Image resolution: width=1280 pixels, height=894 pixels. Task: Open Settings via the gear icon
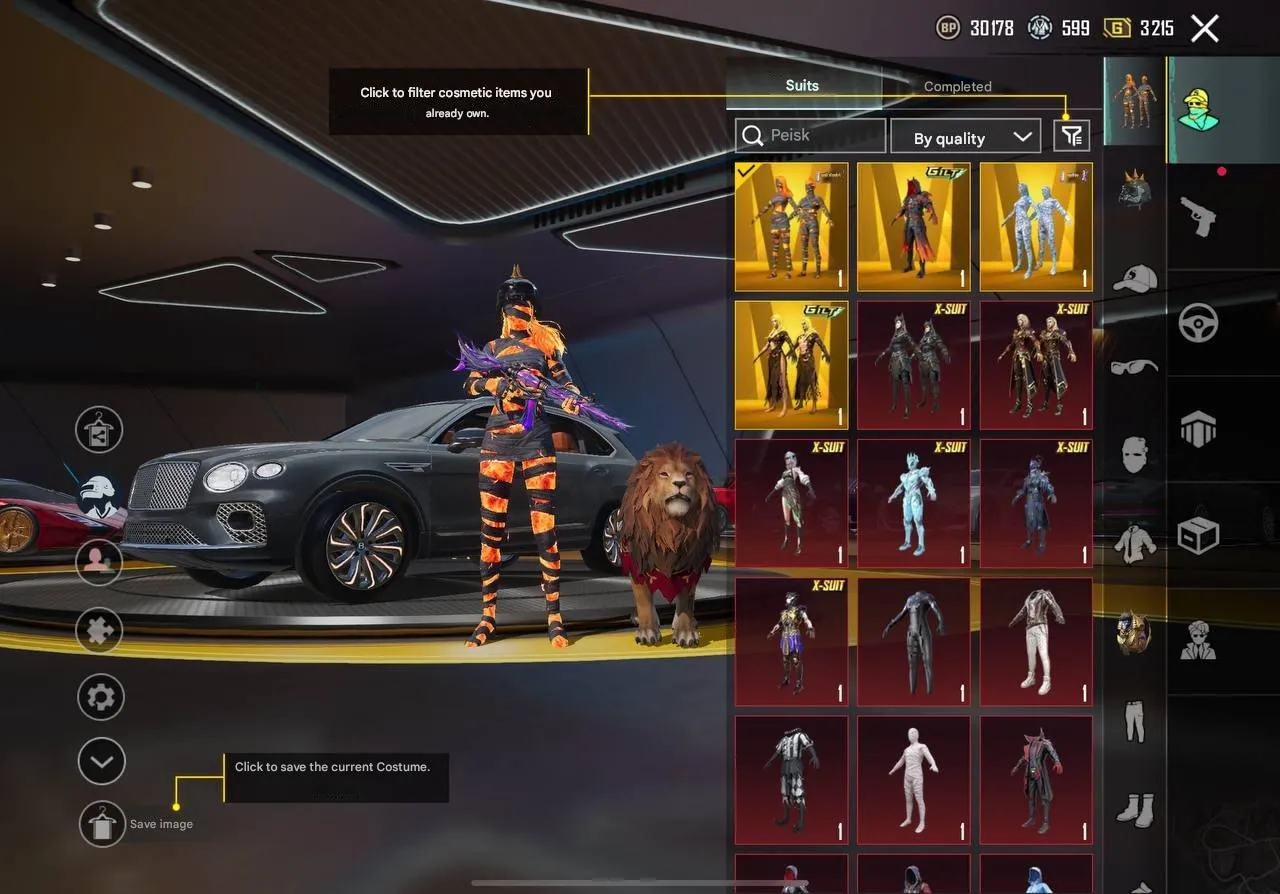point(99,695)
